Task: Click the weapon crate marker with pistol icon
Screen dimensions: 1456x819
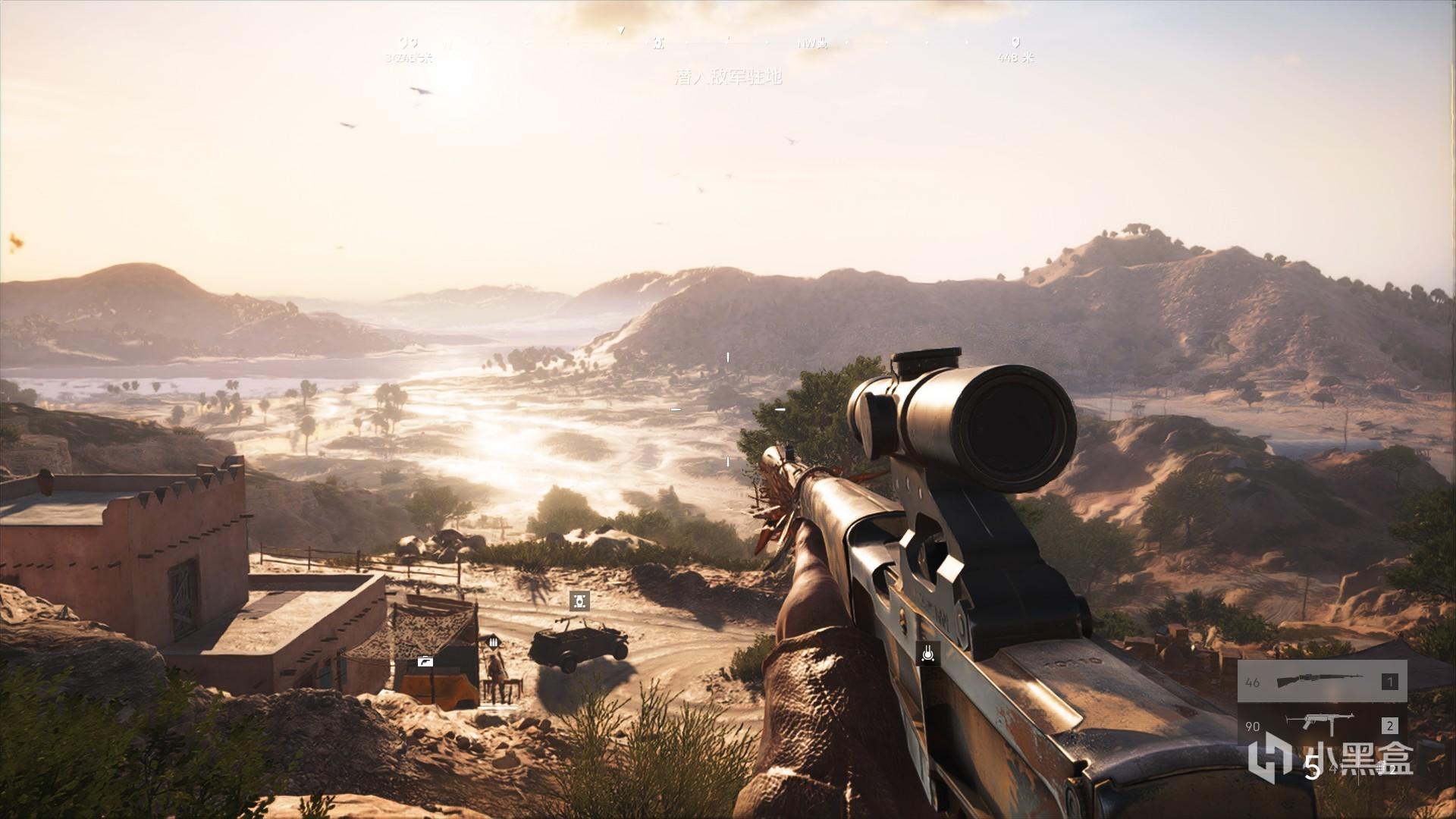Action: point(425,661)
